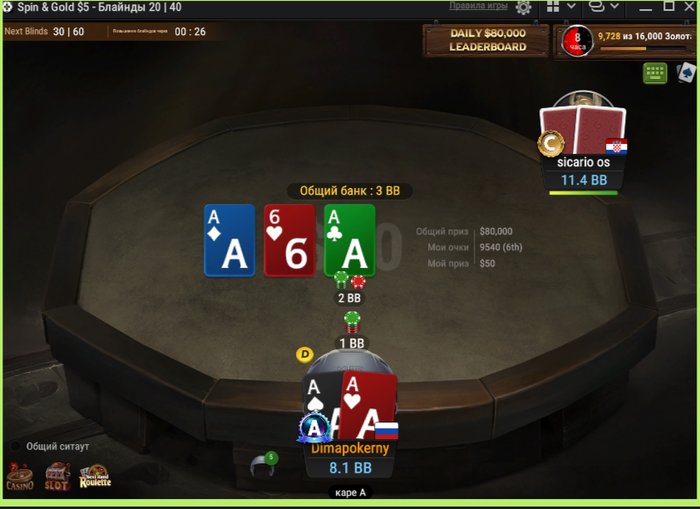700x509 pixels.
Task: Open the settings gear icon
Action: coord(523,7)
